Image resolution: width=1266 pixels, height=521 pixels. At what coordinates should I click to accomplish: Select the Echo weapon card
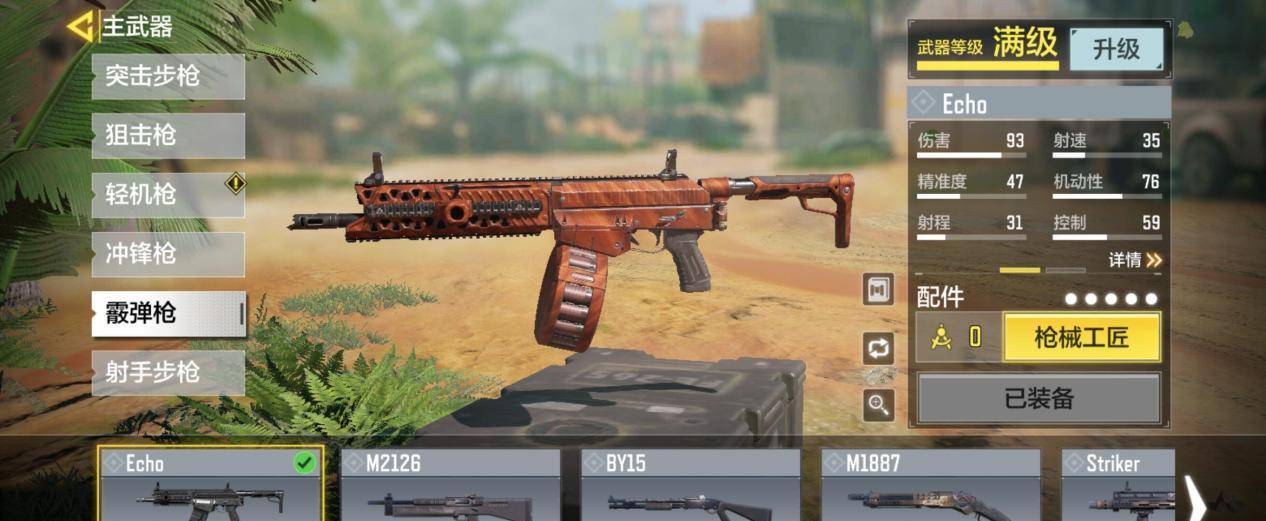point(210,485)
